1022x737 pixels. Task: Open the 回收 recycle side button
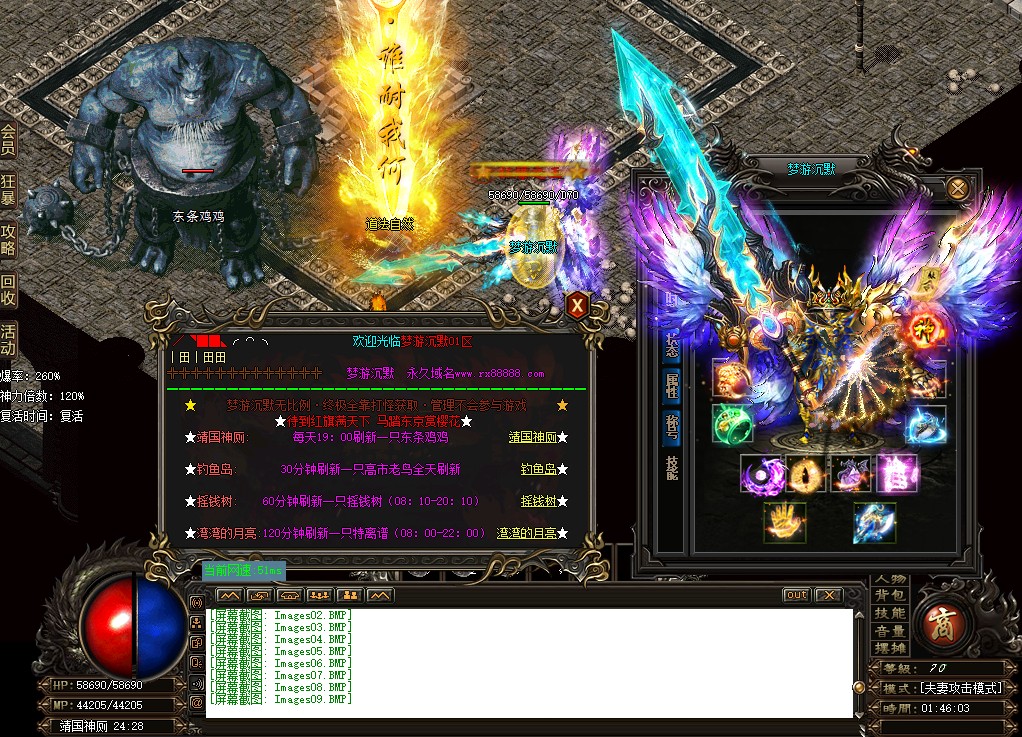click(x=8, y=290)
